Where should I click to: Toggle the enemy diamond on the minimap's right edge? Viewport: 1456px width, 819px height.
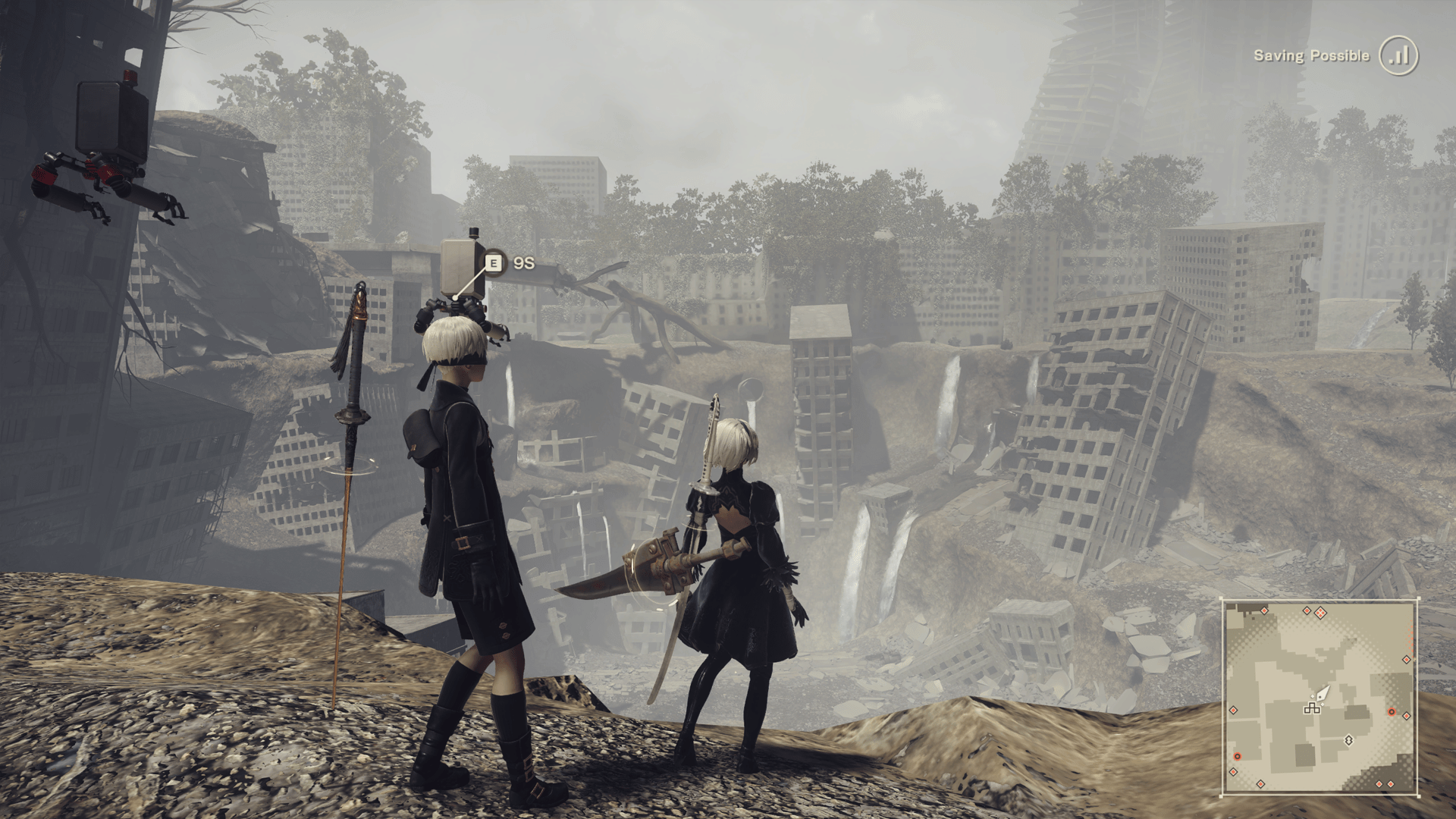[1407, 659]
